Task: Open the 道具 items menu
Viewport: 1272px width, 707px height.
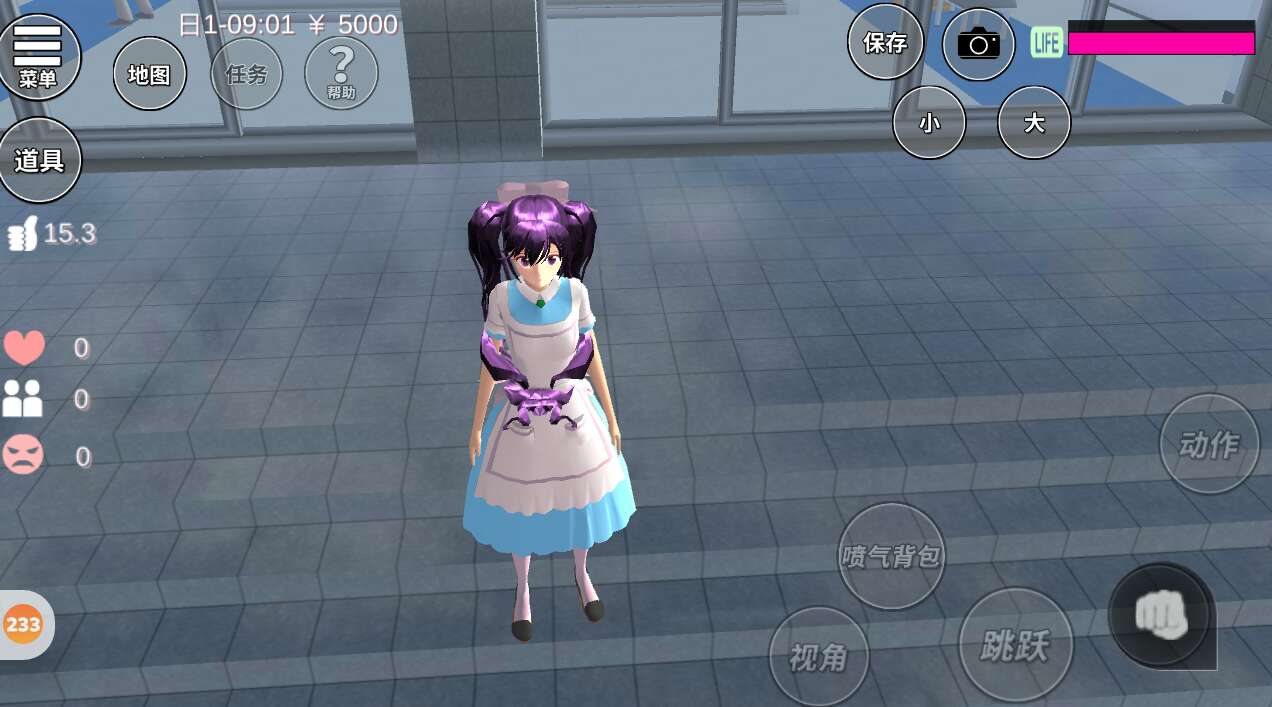Action: [39, 160]
